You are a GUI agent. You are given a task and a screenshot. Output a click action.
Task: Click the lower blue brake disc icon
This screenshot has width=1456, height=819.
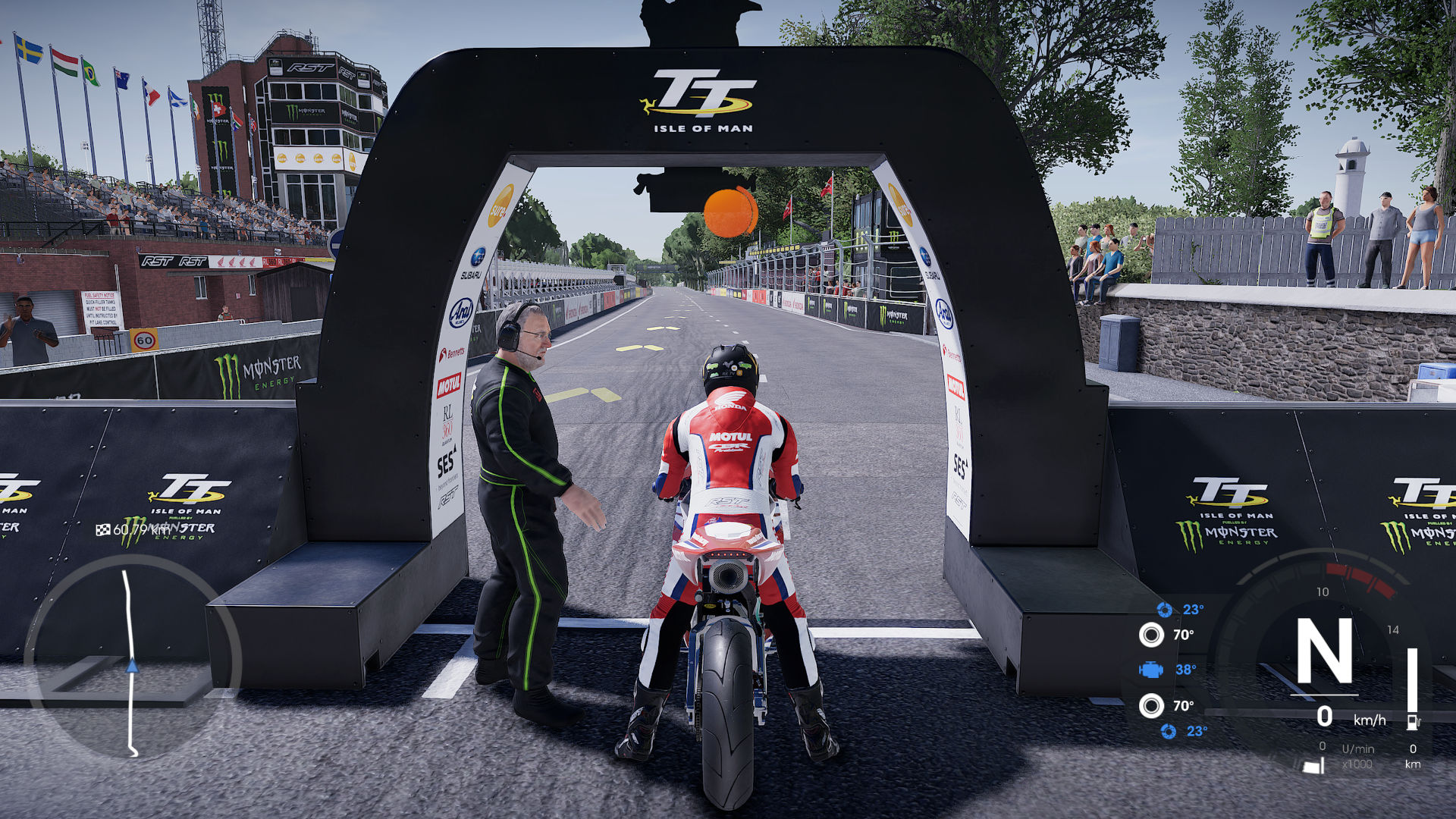click(1169, 731)
